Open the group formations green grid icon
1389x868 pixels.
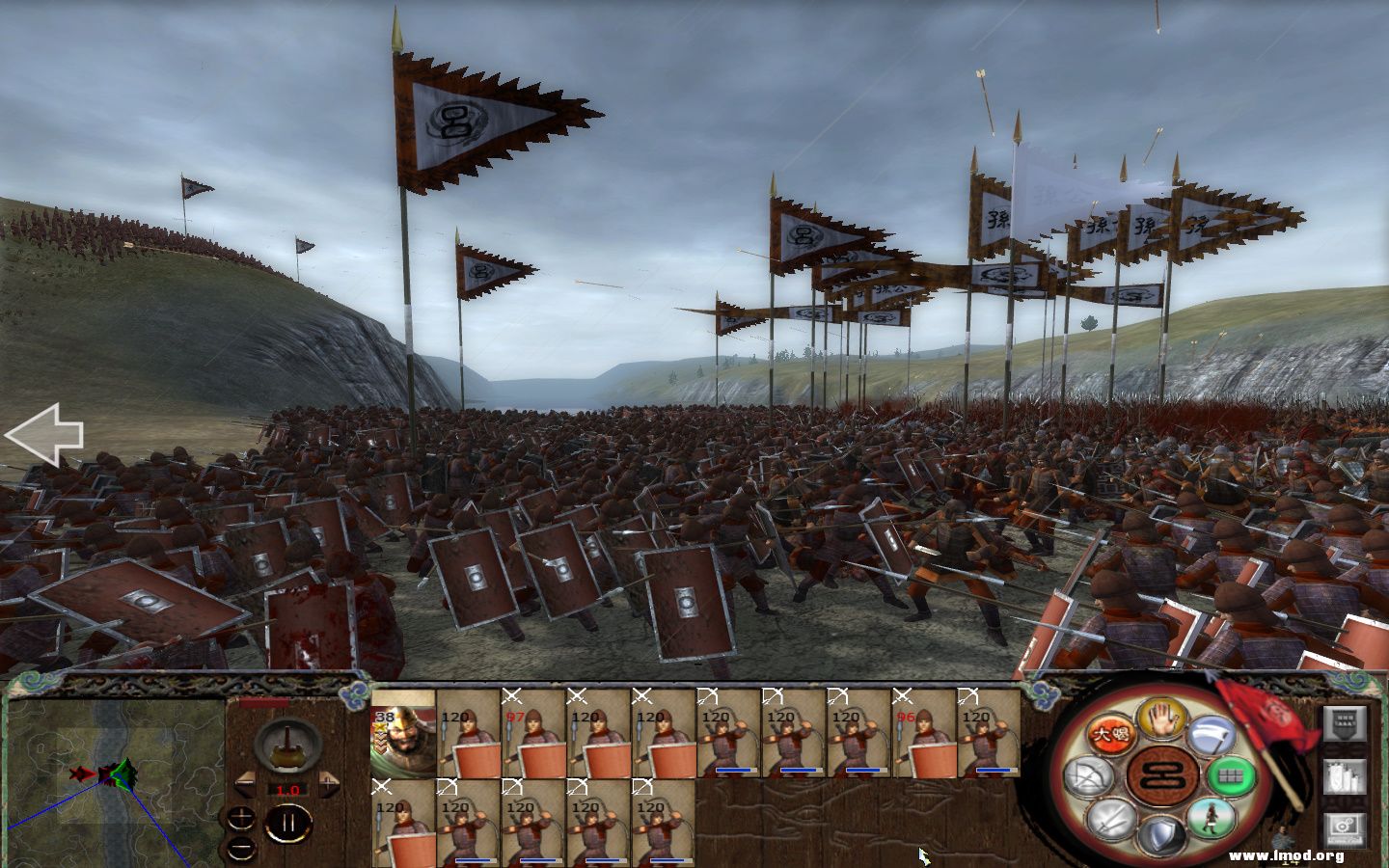(x=1232, y=776)
